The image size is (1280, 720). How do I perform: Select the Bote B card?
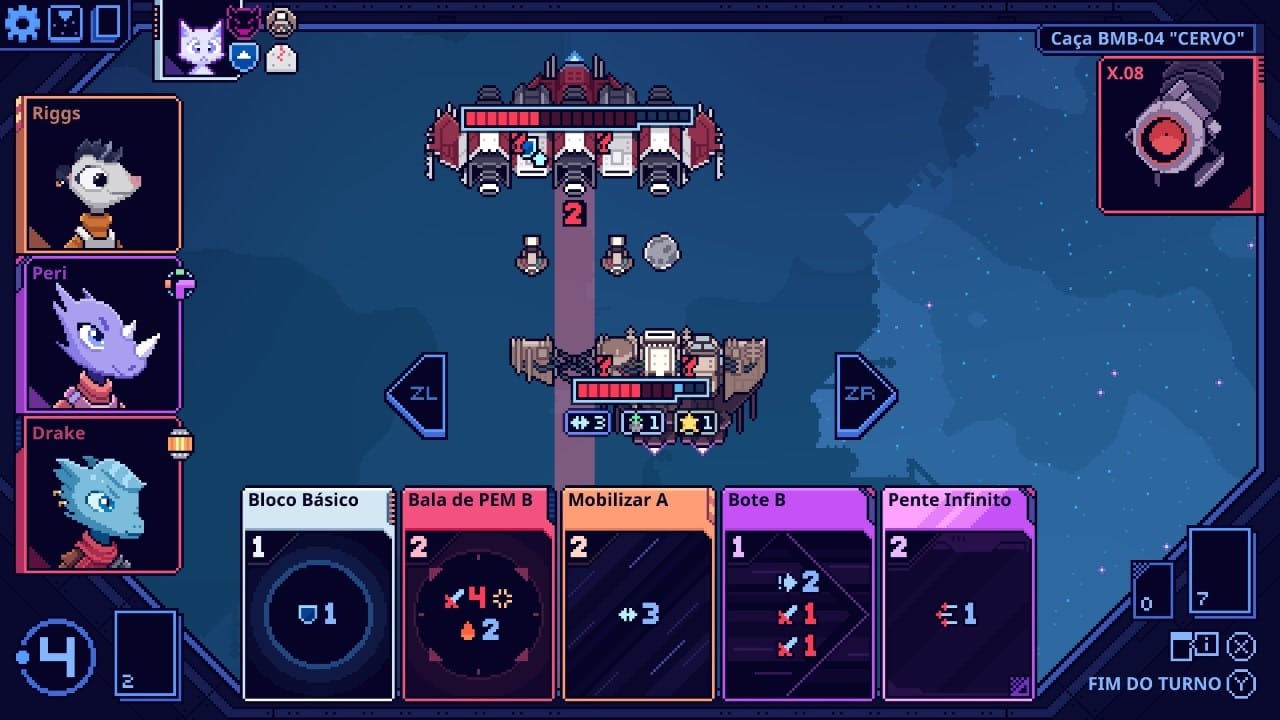pyautogui.click(x=798, y=593)
